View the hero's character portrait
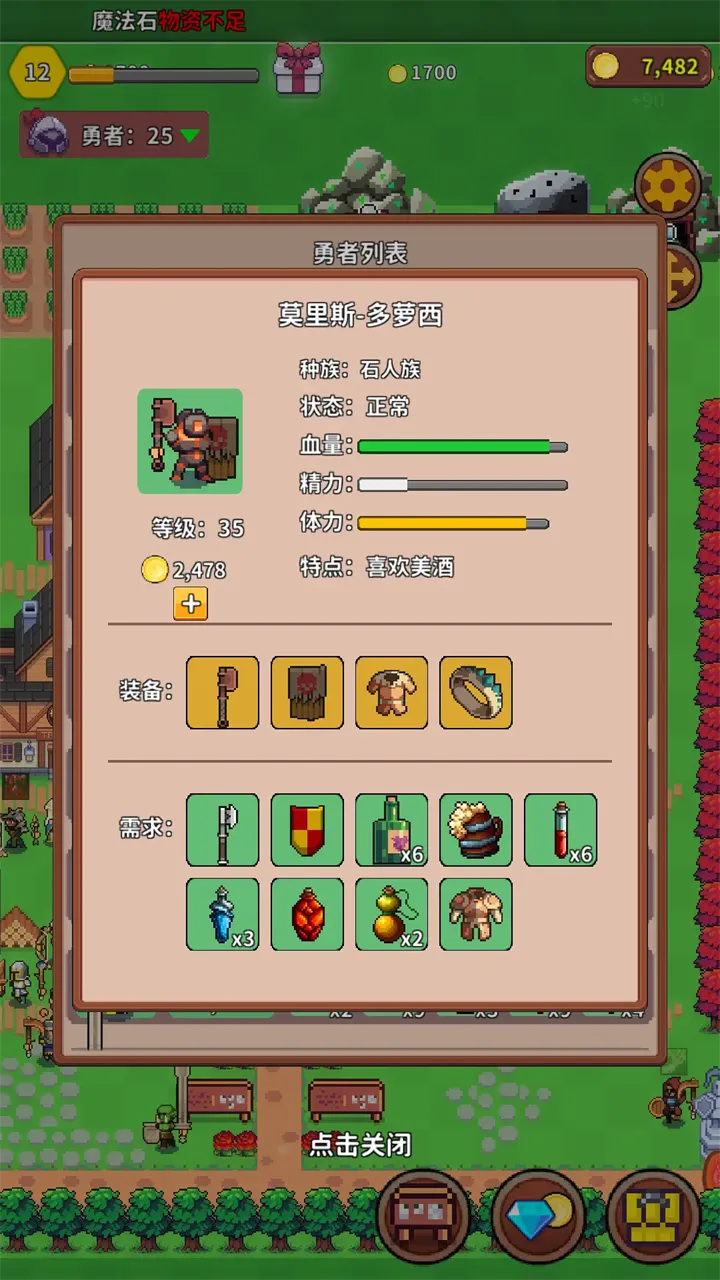This screenshot has height=1280, width=720. coord(190,441)
